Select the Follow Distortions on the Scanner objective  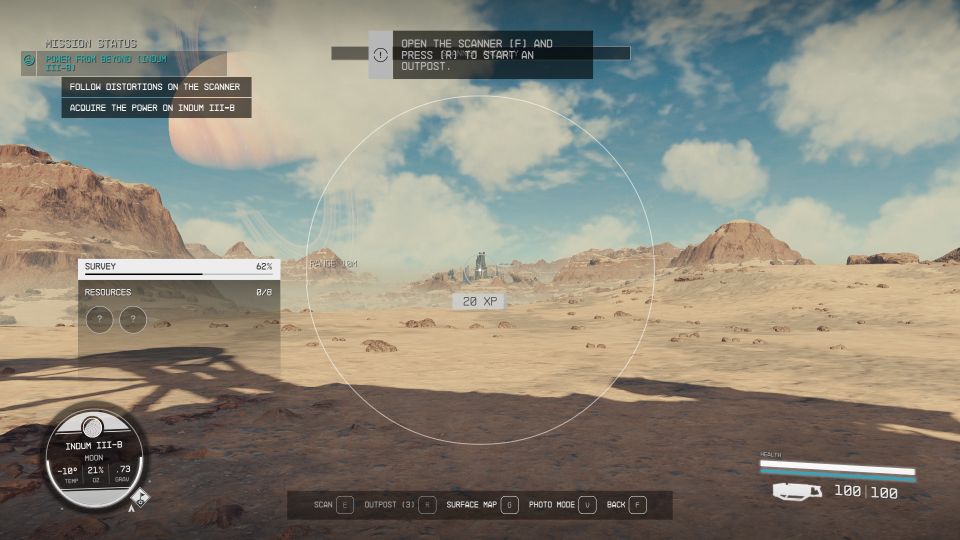pyautogui.click(x=155, y=87)
